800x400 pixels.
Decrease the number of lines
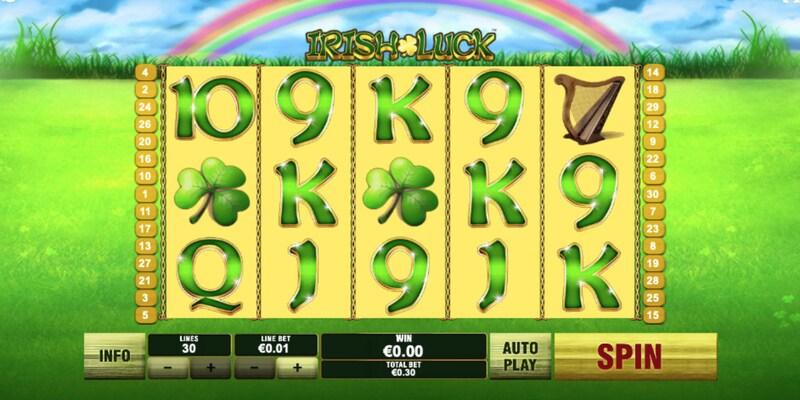pyautogui.click(x=169, y=367)
